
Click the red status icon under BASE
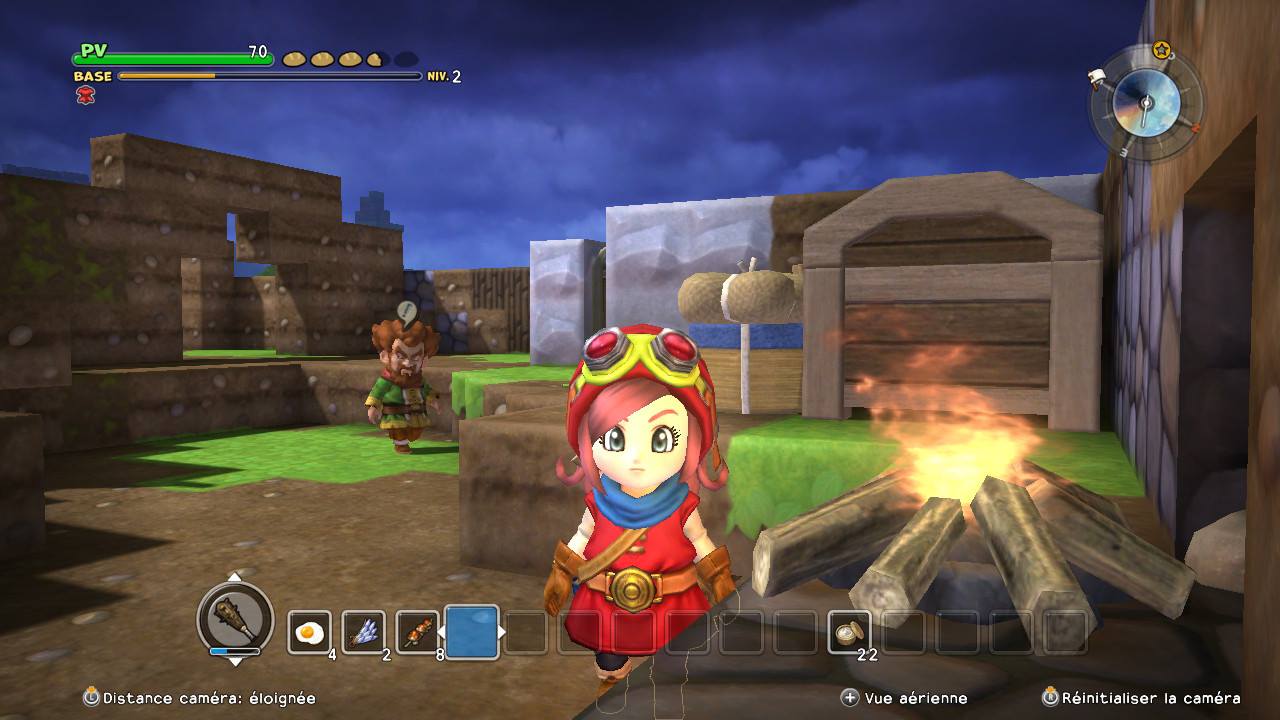click(x=85, y=95)
